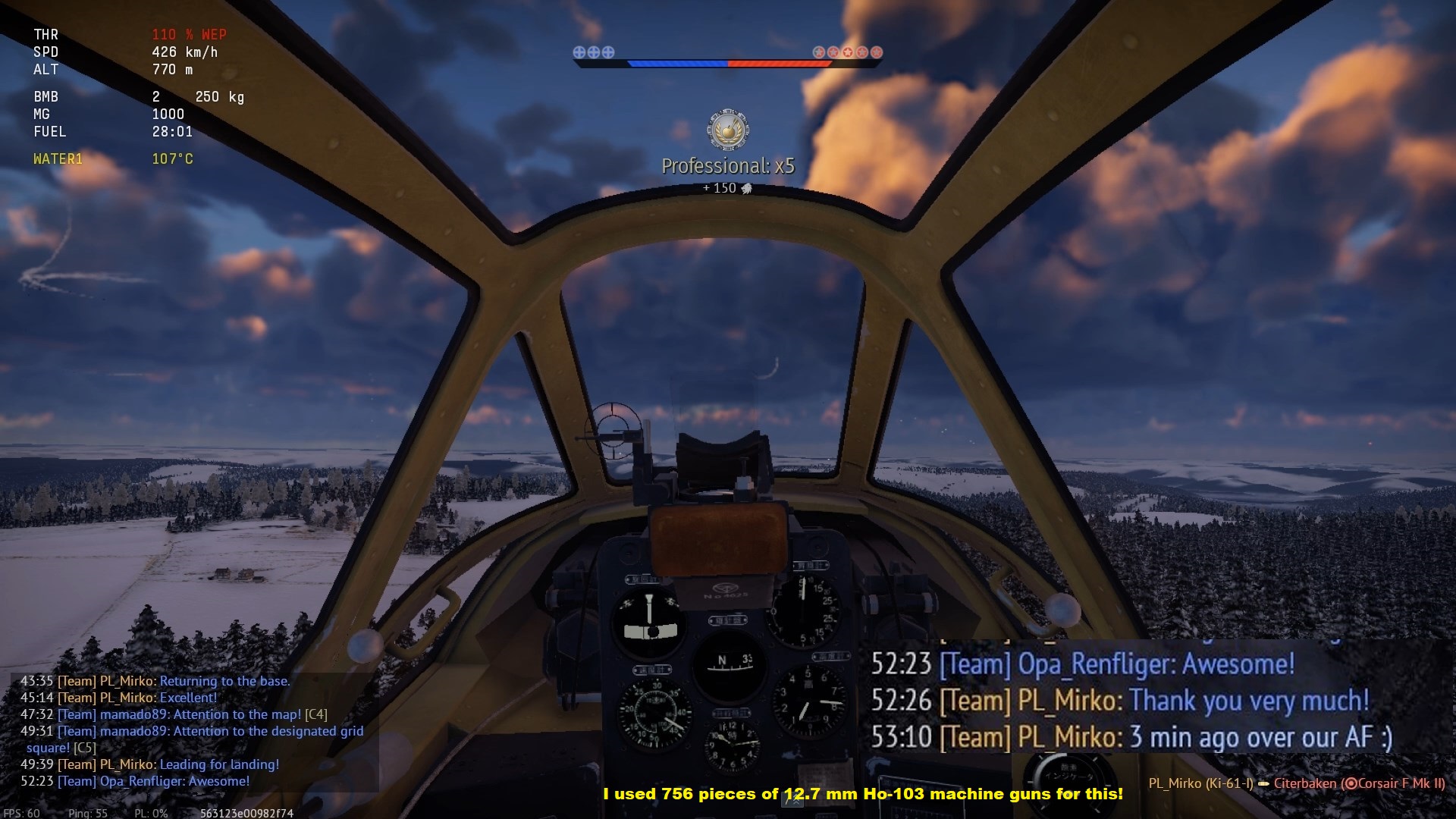1456x819 pixels.
Task: Select PL_Mirko's "Leading for landing!" chat message
Action: pyautogui.click(x=218, y=764)
